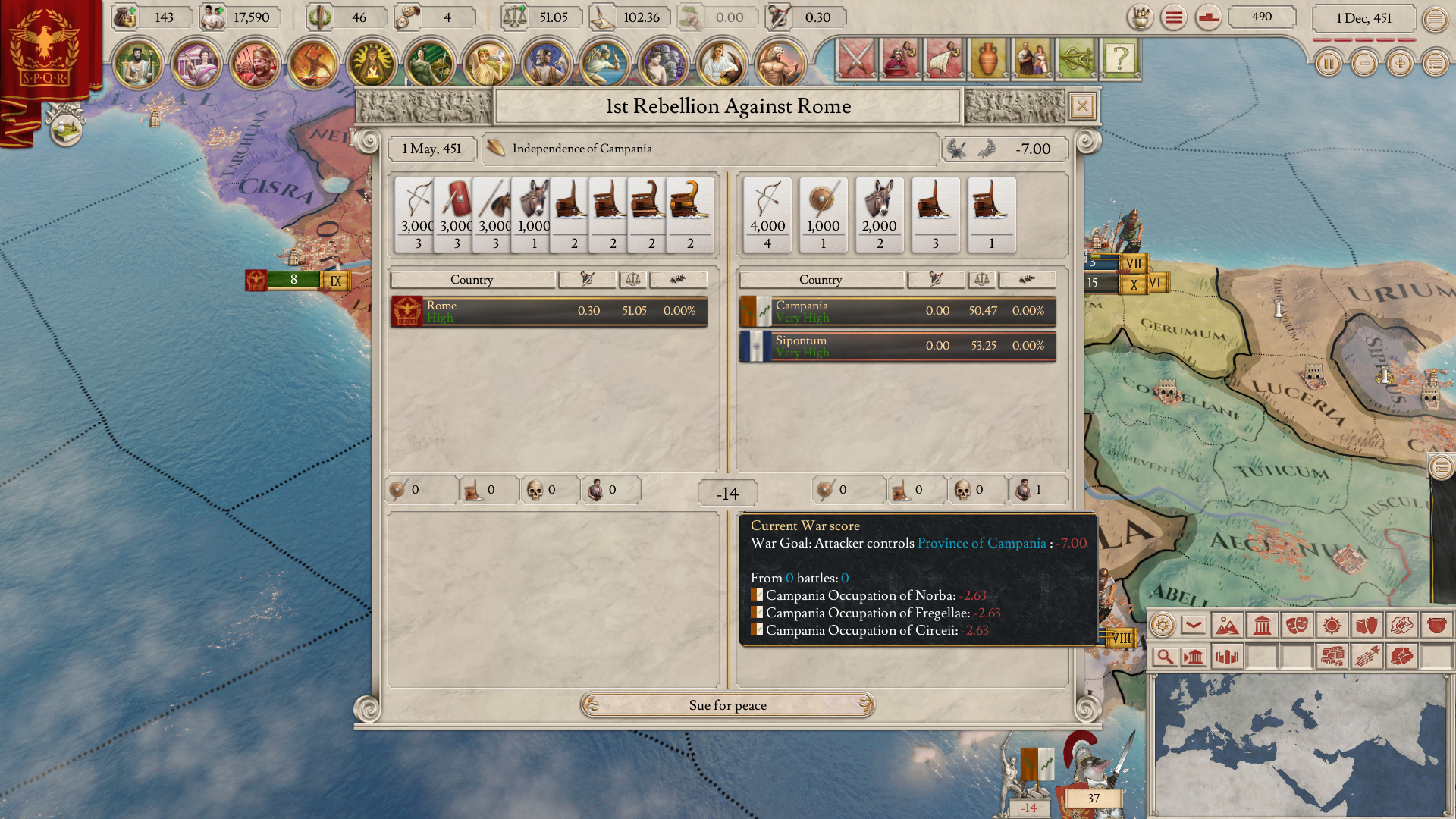The height and width of the screenshot is (819, 1456).
Task: Pause the game speed
Action: [1328, 64]
